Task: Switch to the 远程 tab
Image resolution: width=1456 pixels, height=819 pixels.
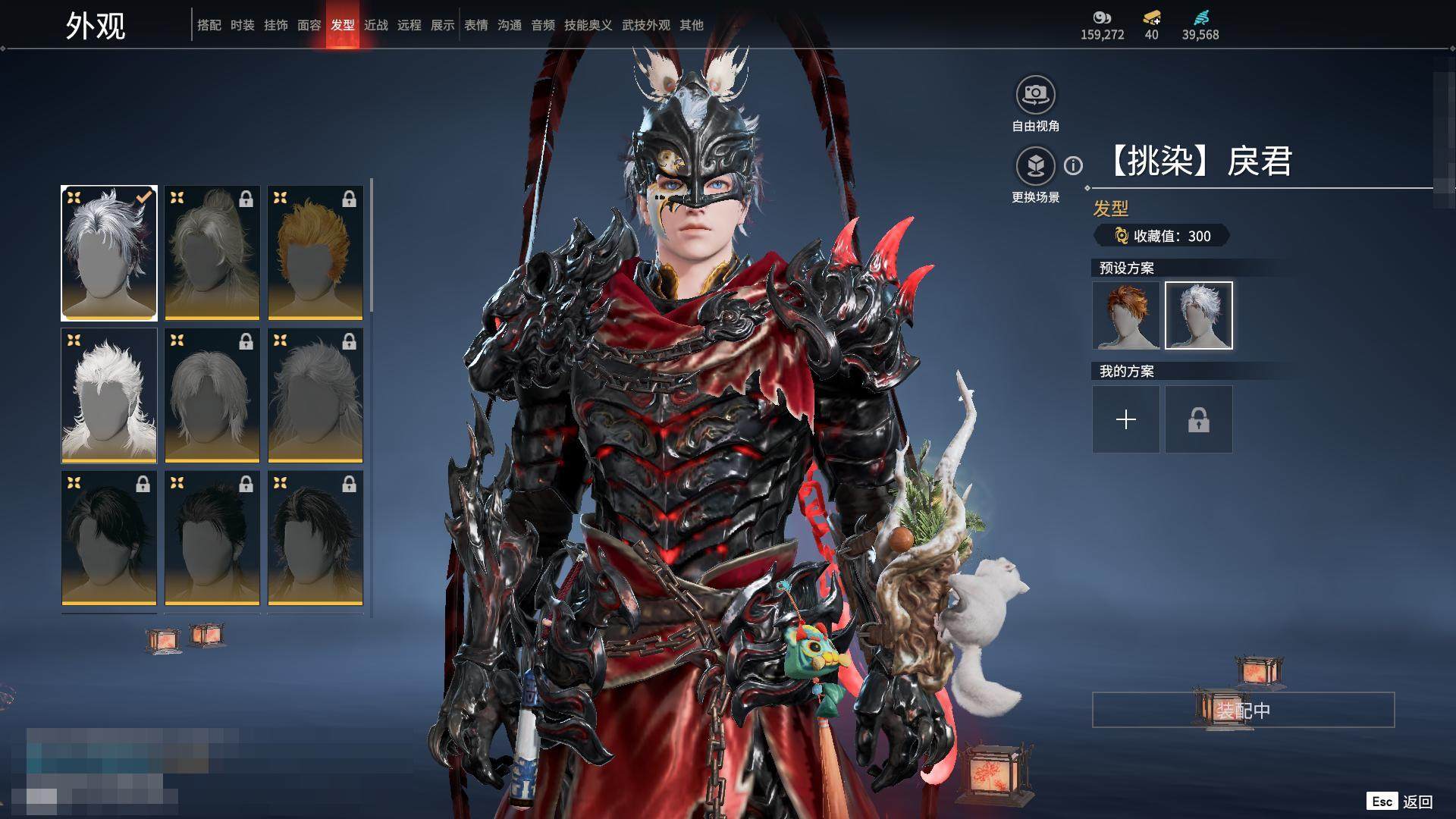Action: pos(409,25)
